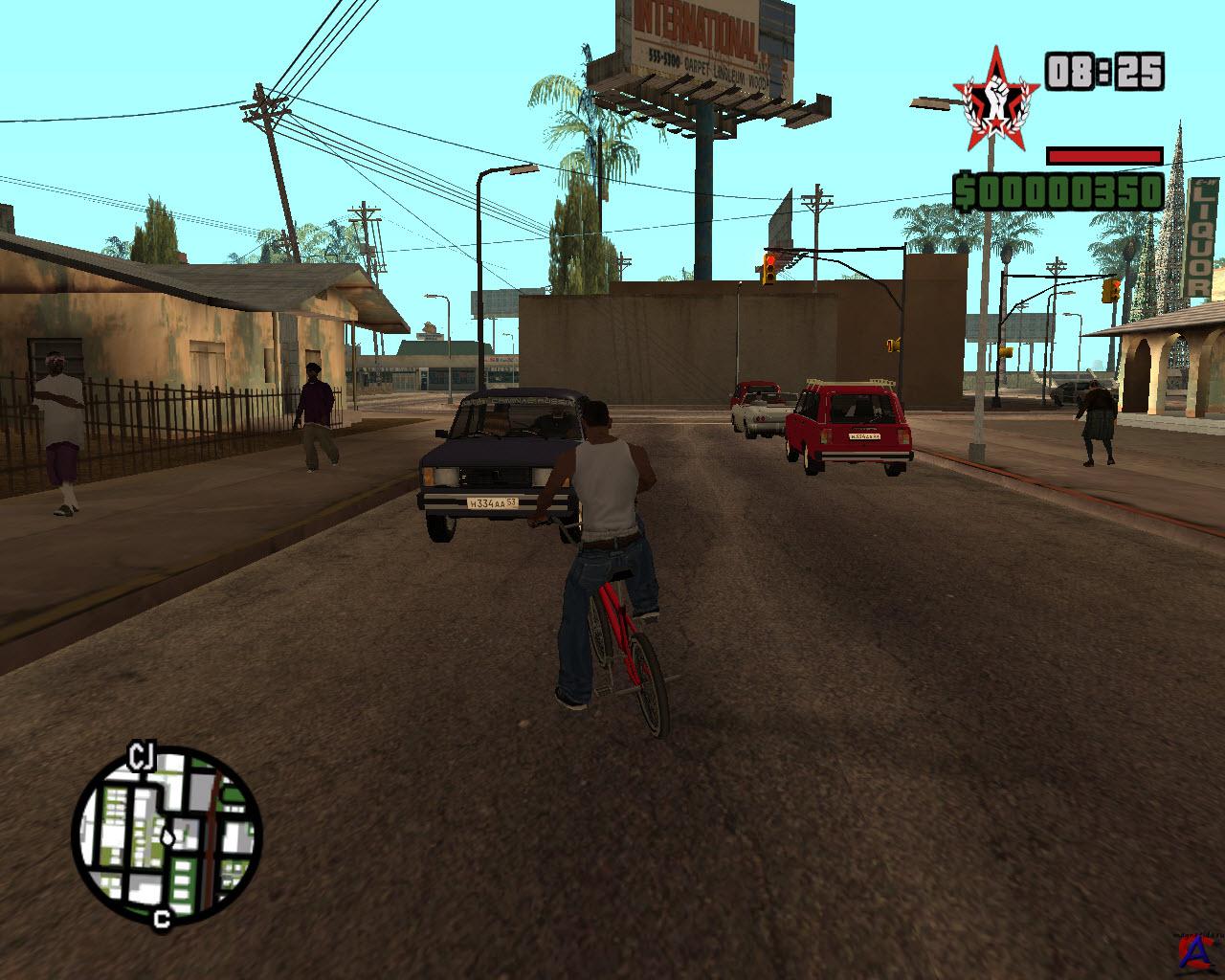
Task: Click the C marker at the minimap's edge
Action: pos(161,921)
